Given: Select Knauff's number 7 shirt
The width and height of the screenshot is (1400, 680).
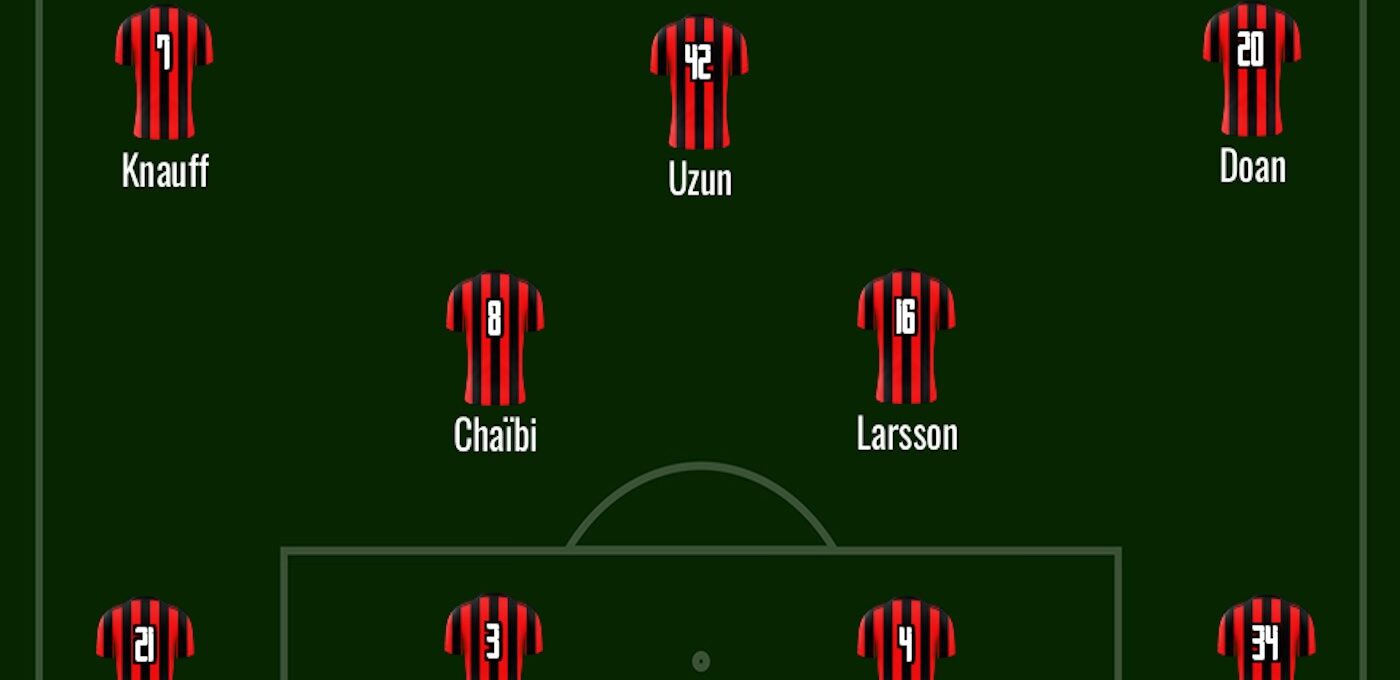Looking at the screenshot, I should tap(164, 72).
